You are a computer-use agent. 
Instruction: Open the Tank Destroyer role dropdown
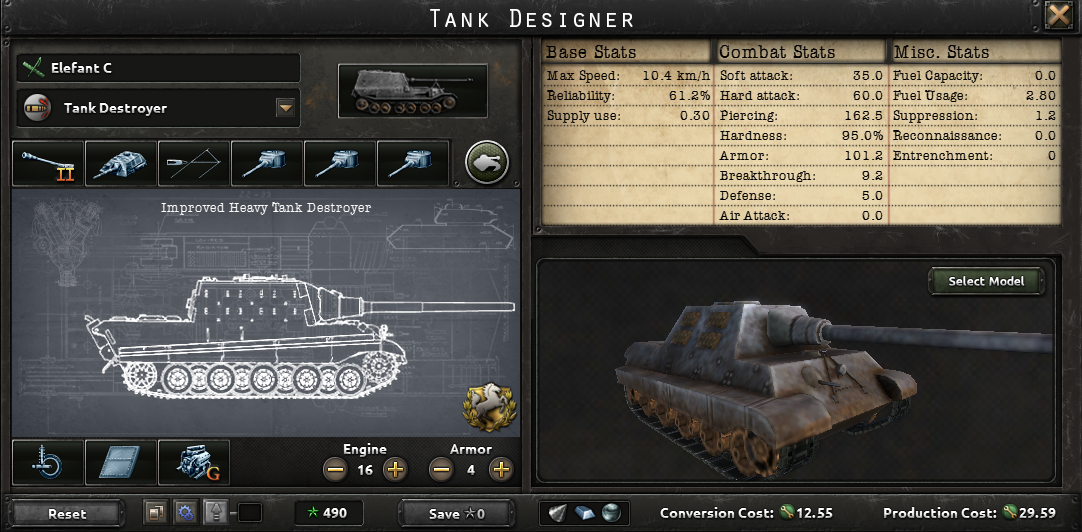[286, 108]
